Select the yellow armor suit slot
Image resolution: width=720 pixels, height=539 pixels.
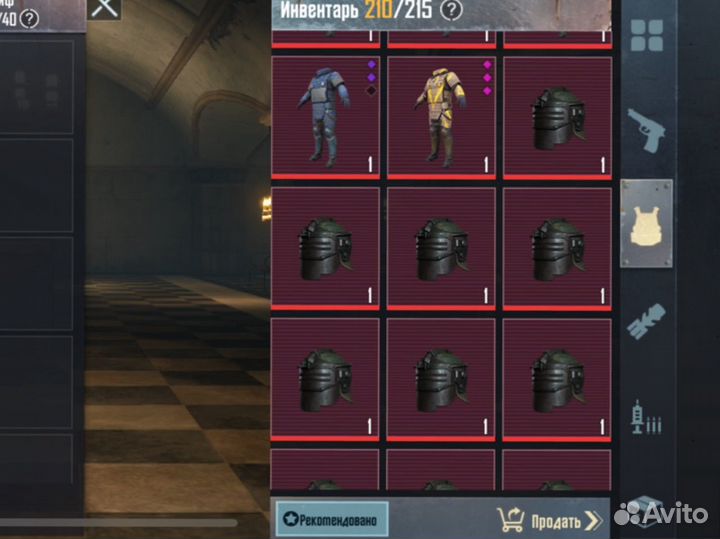point(441,116)
